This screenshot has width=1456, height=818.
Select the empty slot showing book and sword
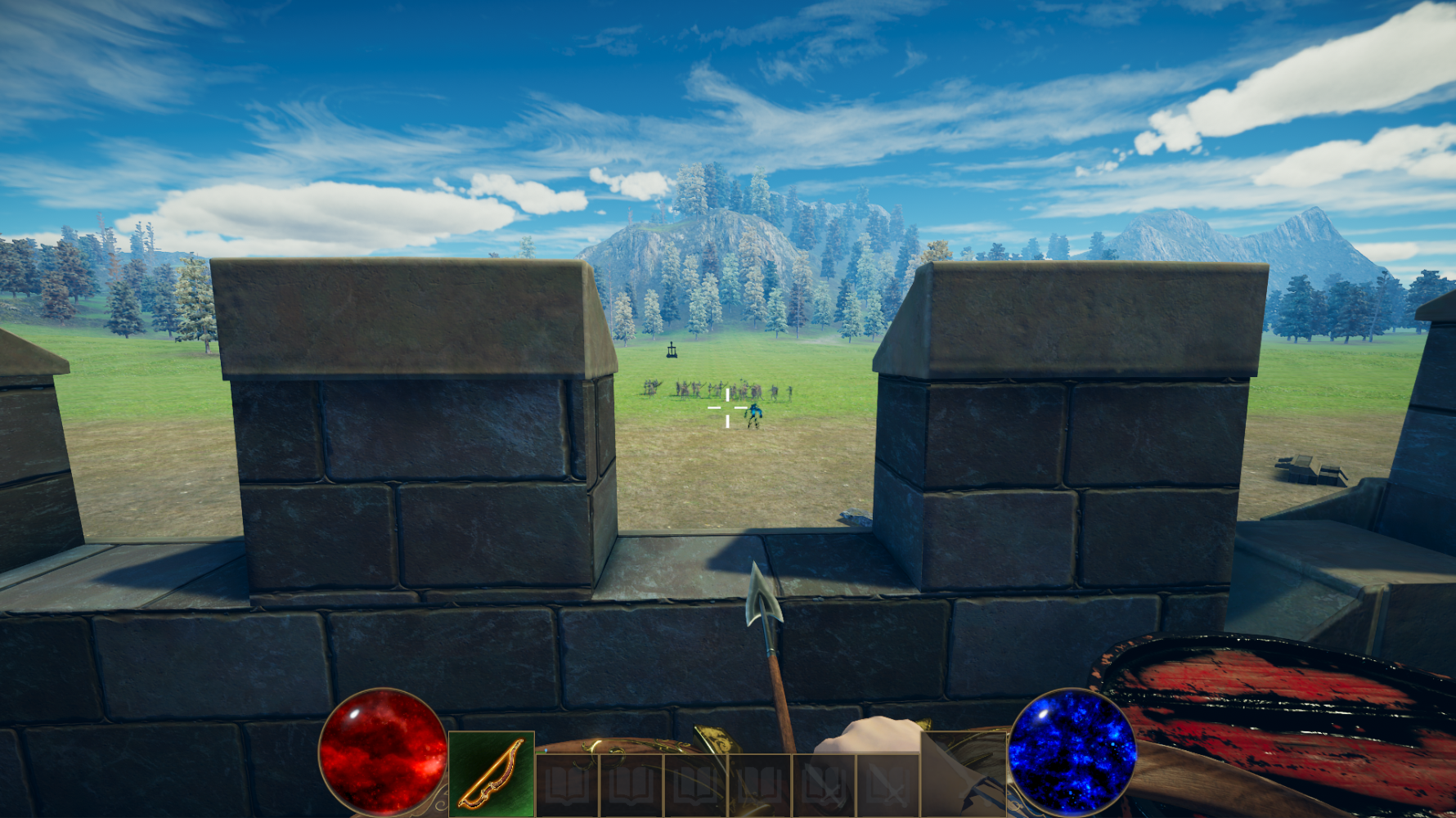coord(824,786)
